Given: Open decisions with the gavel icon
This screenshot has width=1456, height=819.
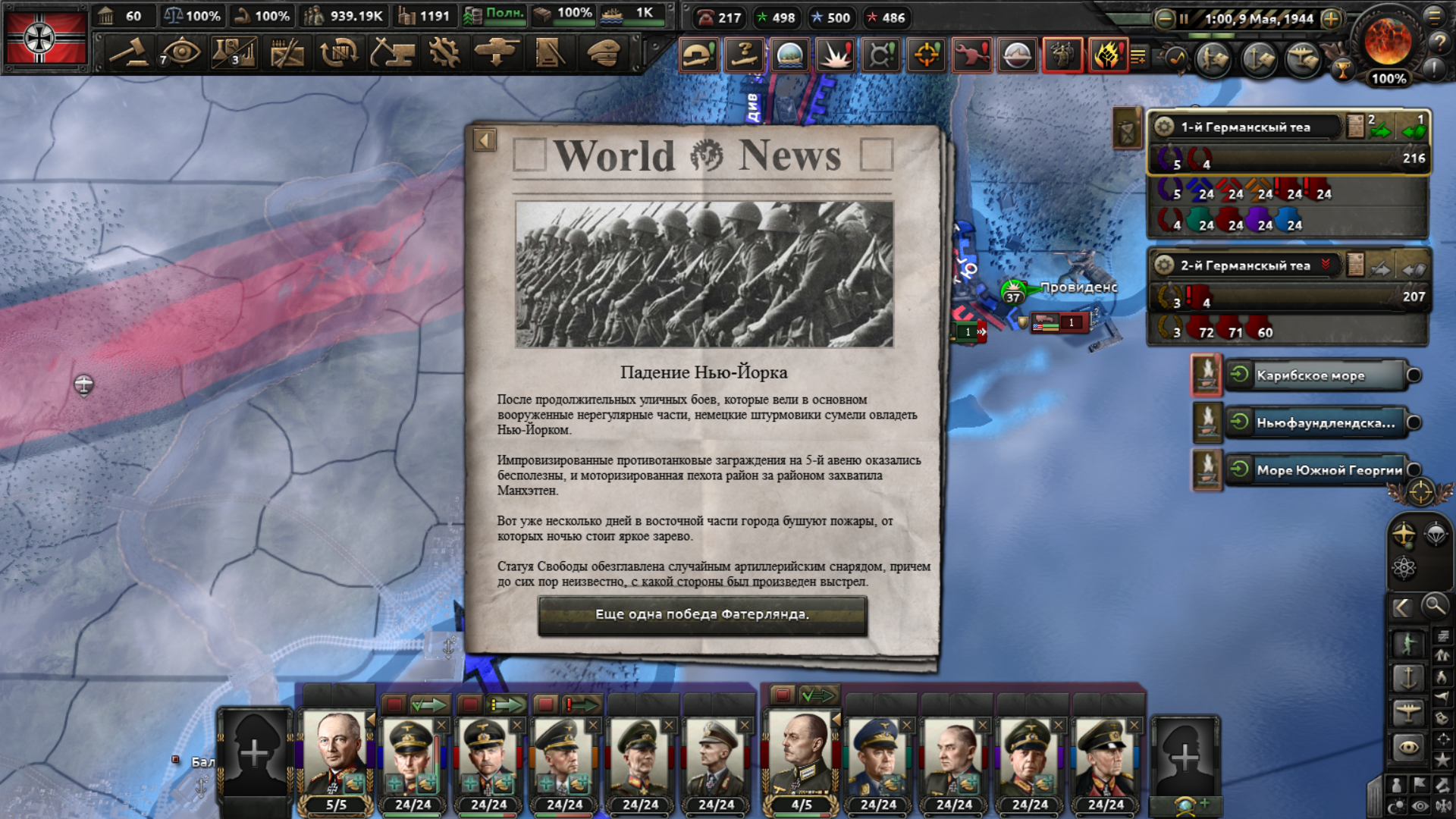Looking at the screenshot, I should coord(129,53).
